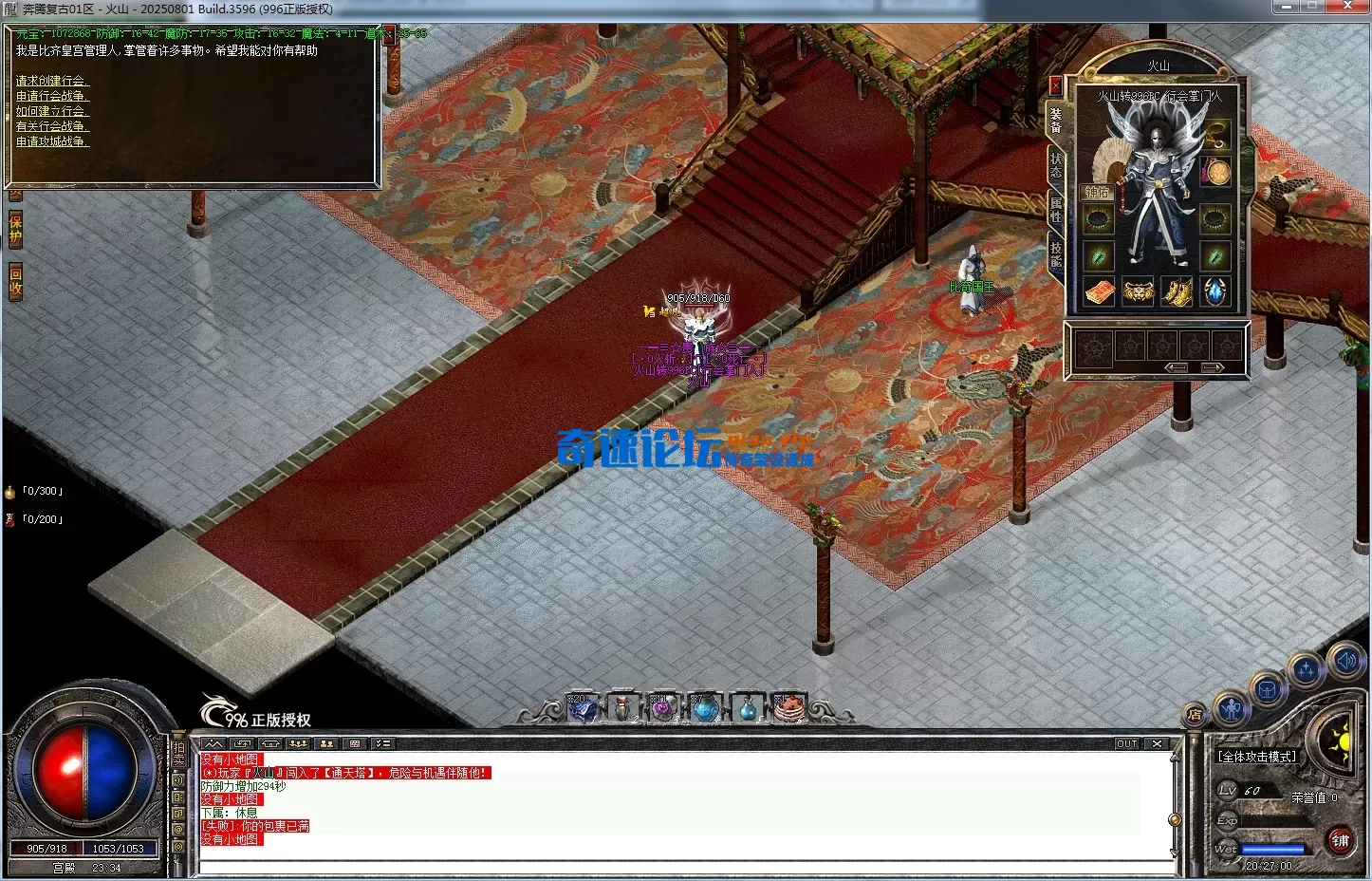Click the two-person group icon in chat toolbar
The image size is (1372, 881).
[x=326, y=743]
